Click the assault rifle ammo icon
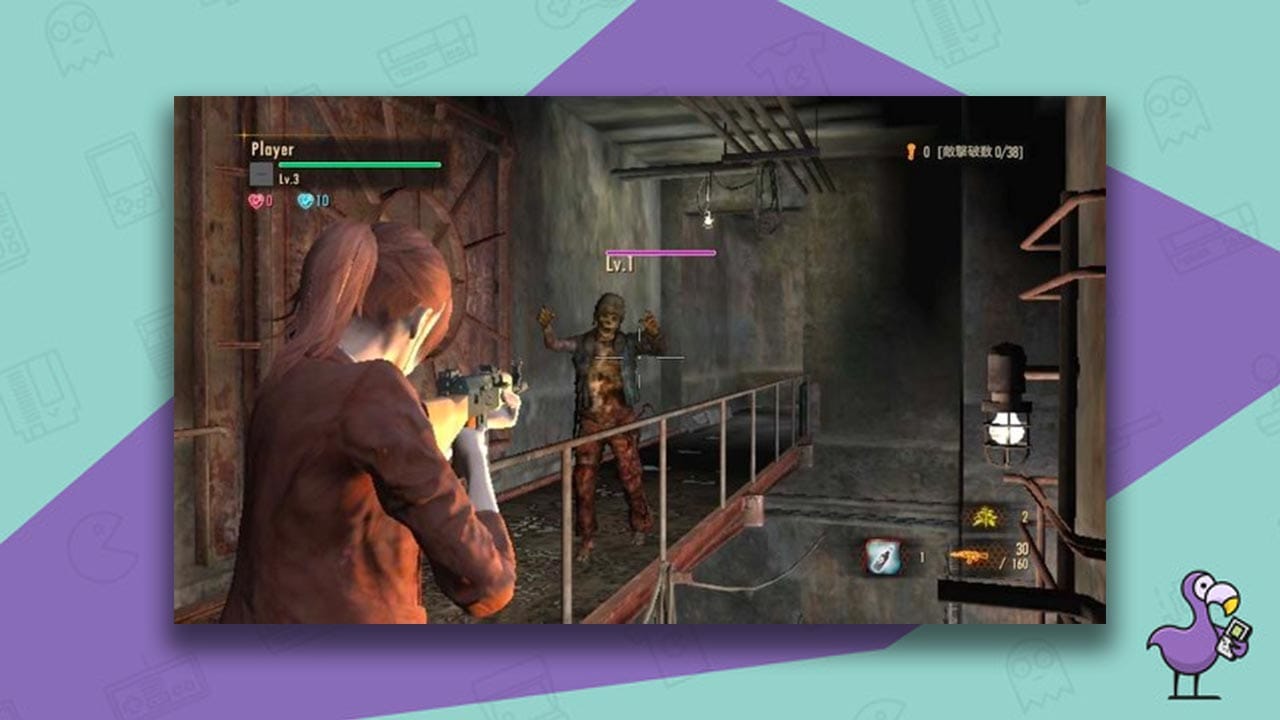Viewport: 1280px width, 720px height. [970, 555]
